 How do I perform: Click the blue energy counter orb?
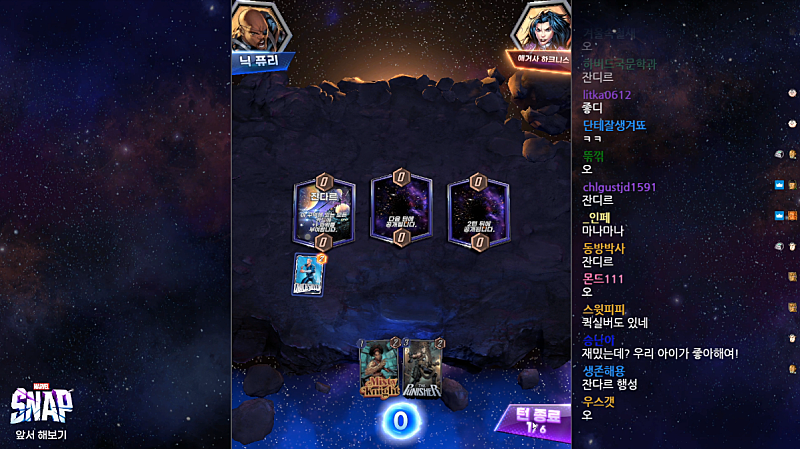click(400, 421)
